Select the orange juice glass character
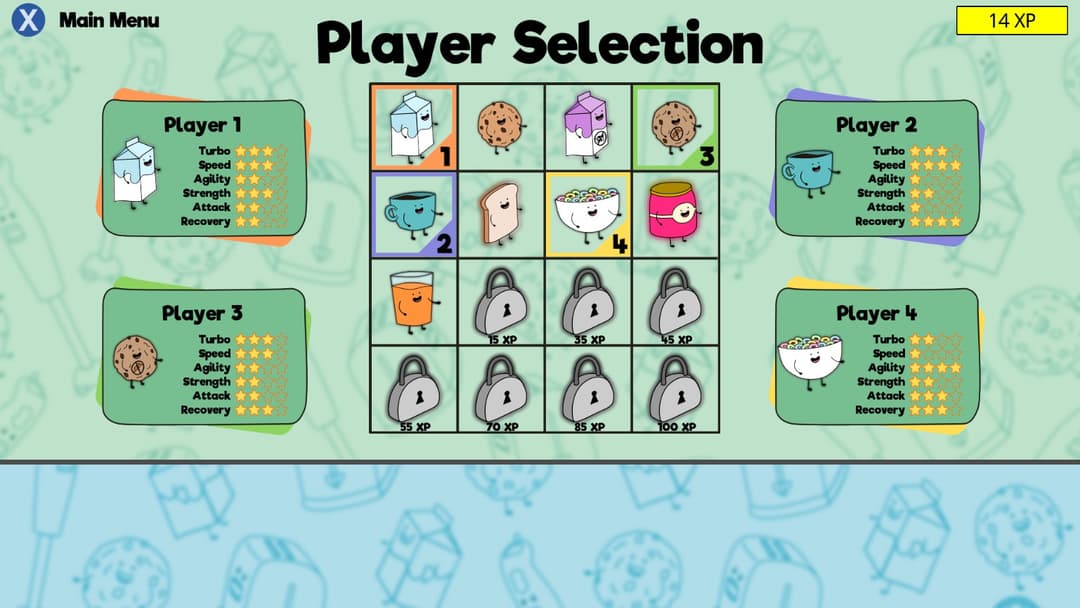 (413, 301)
